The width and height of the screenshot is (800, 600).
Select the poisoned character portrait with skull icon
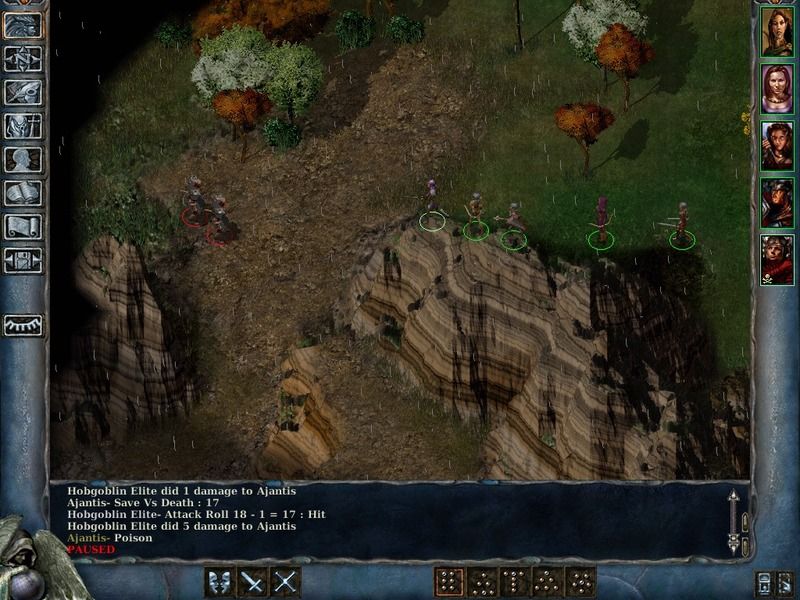click(x=777, y=259)
